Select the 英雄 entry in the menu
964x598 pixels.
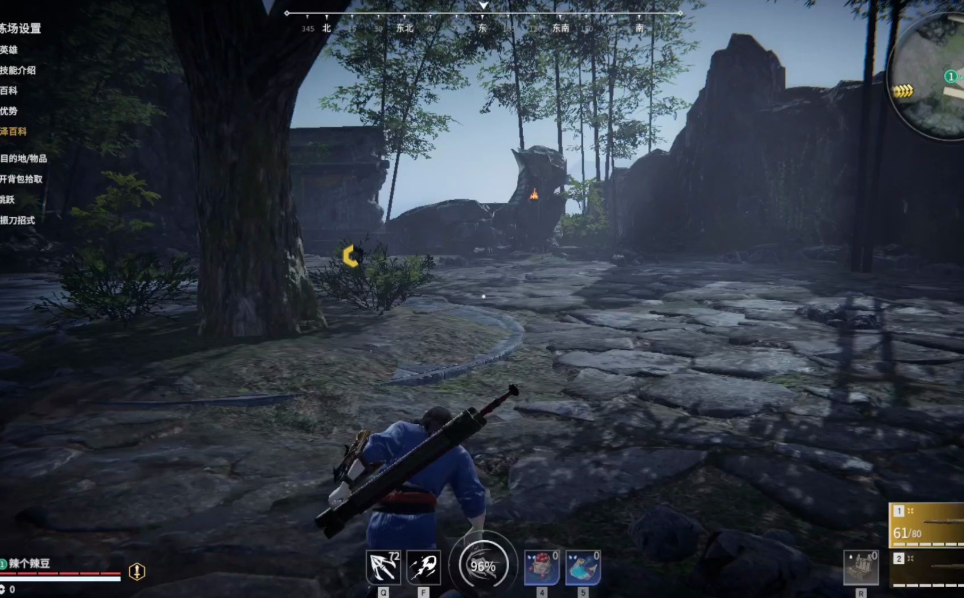9,49
